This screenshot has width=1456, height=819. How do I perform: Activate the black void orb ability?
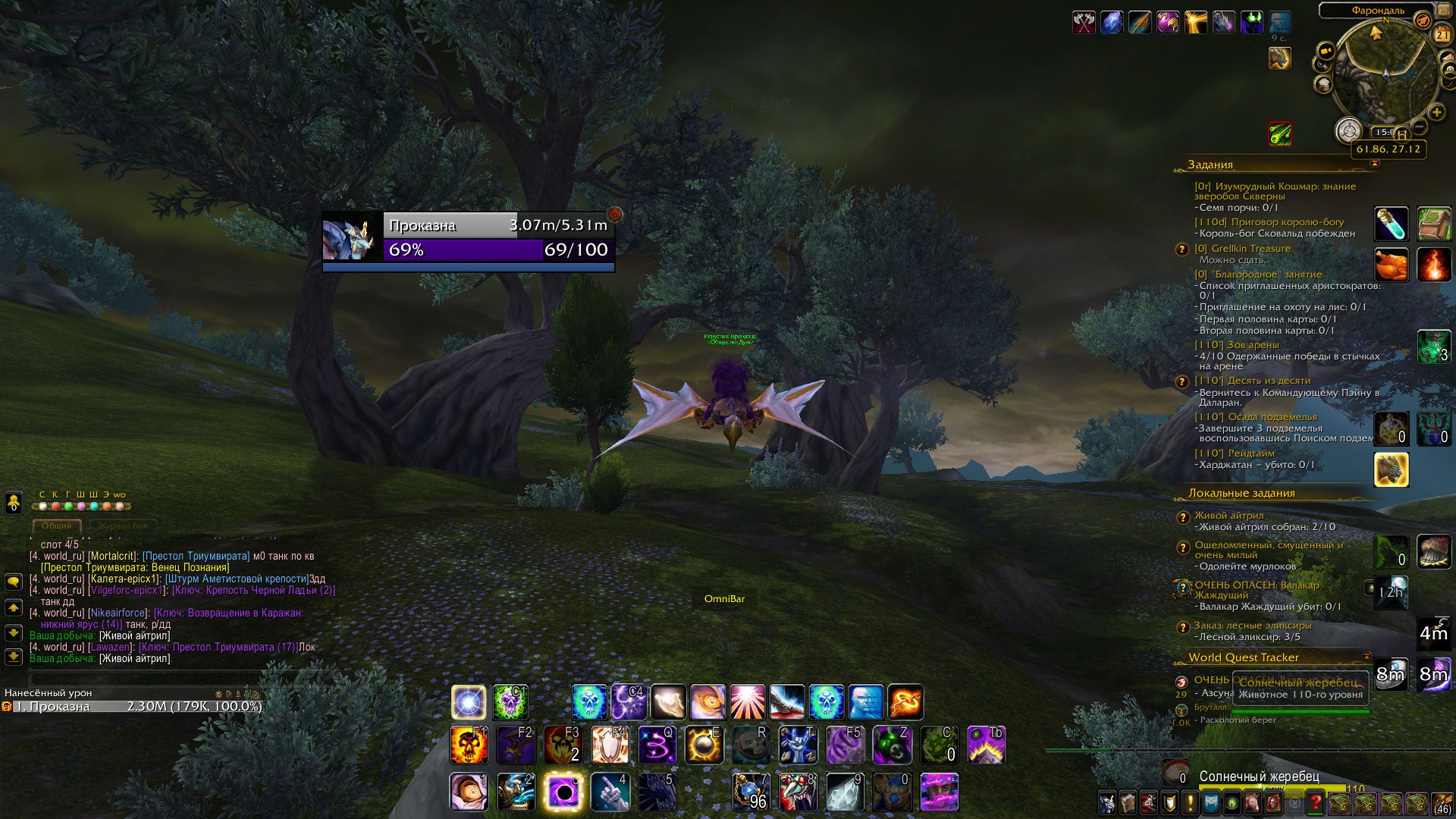click(x=563, y=792)
